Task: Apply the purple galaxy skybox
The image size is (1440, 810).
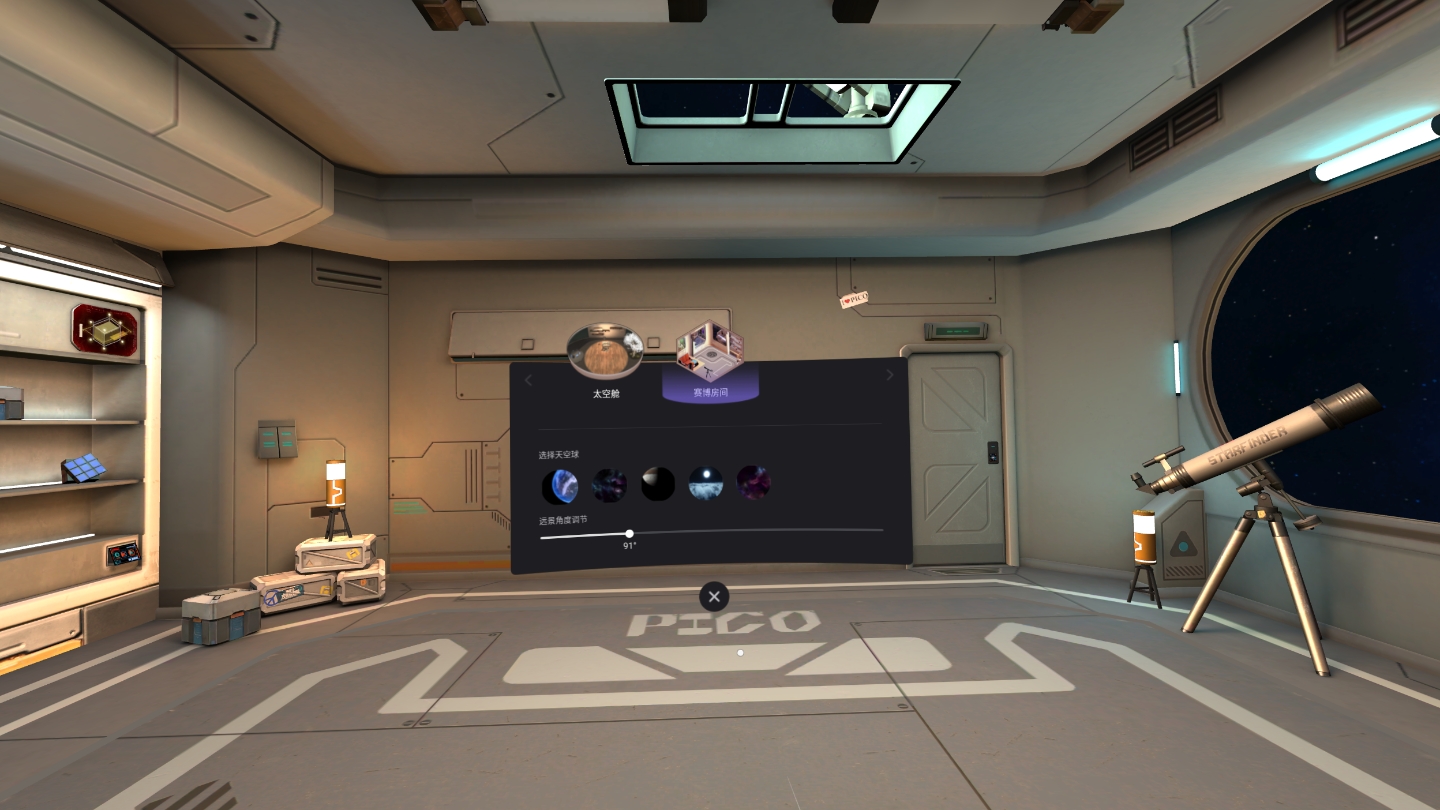Action: coord(752,483)
